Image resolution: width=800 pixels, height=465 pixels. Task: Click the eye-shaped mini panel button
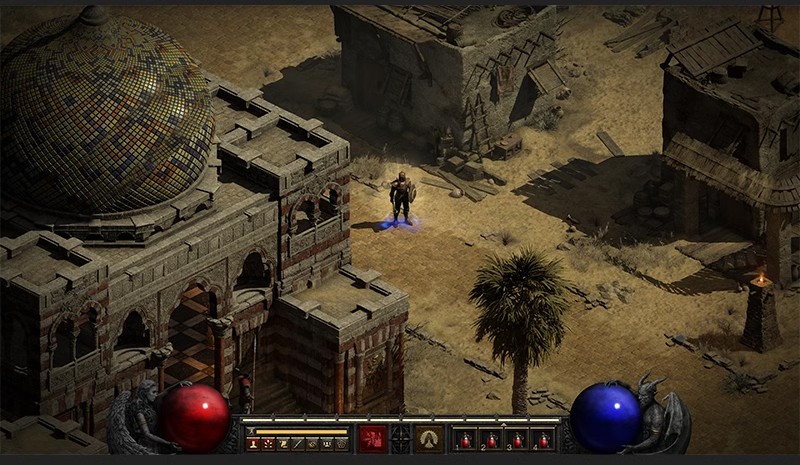coord(312,442)
